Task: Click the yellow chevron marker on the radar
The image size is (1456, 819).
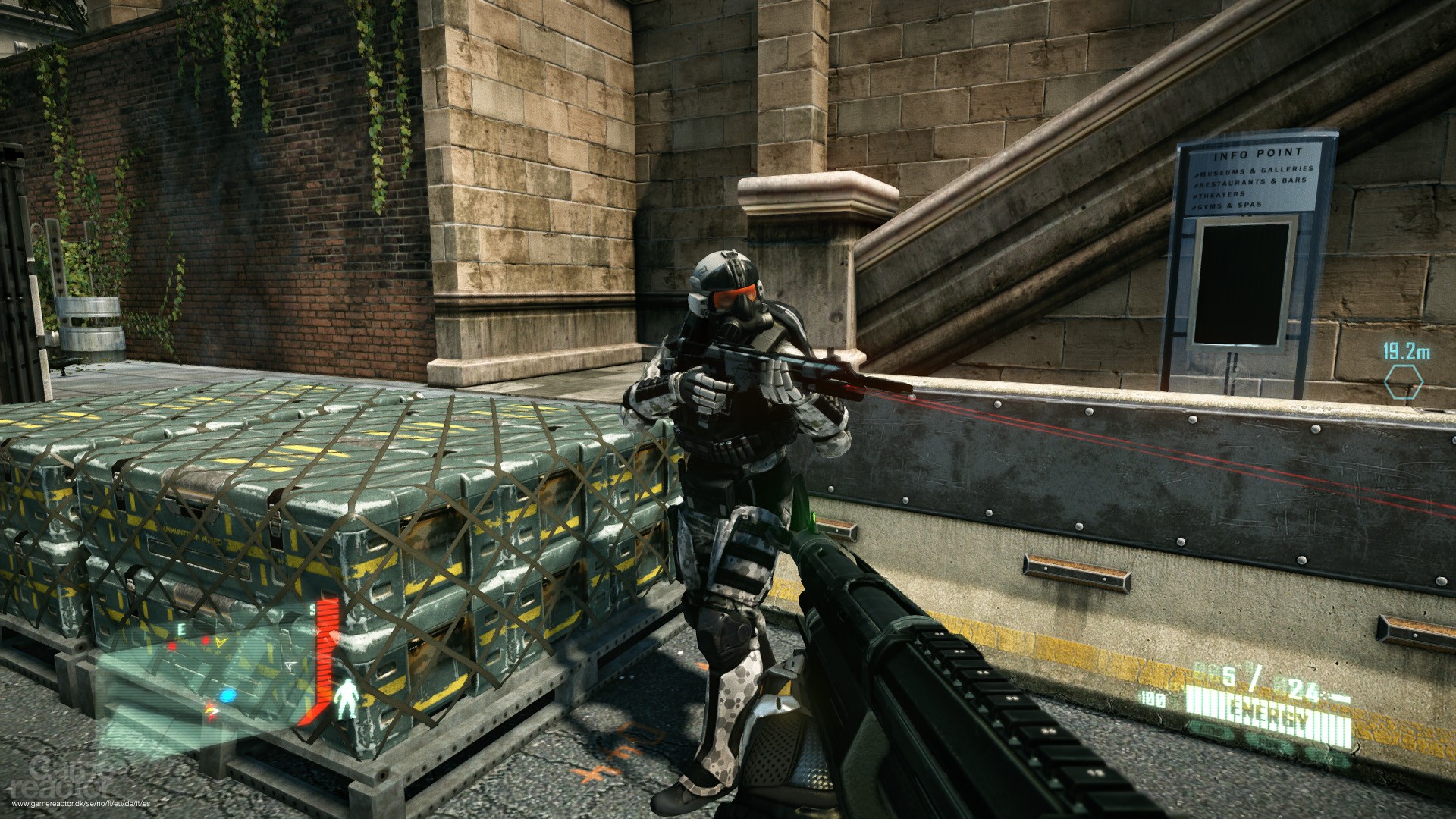Action: click(x=219, y=641)
